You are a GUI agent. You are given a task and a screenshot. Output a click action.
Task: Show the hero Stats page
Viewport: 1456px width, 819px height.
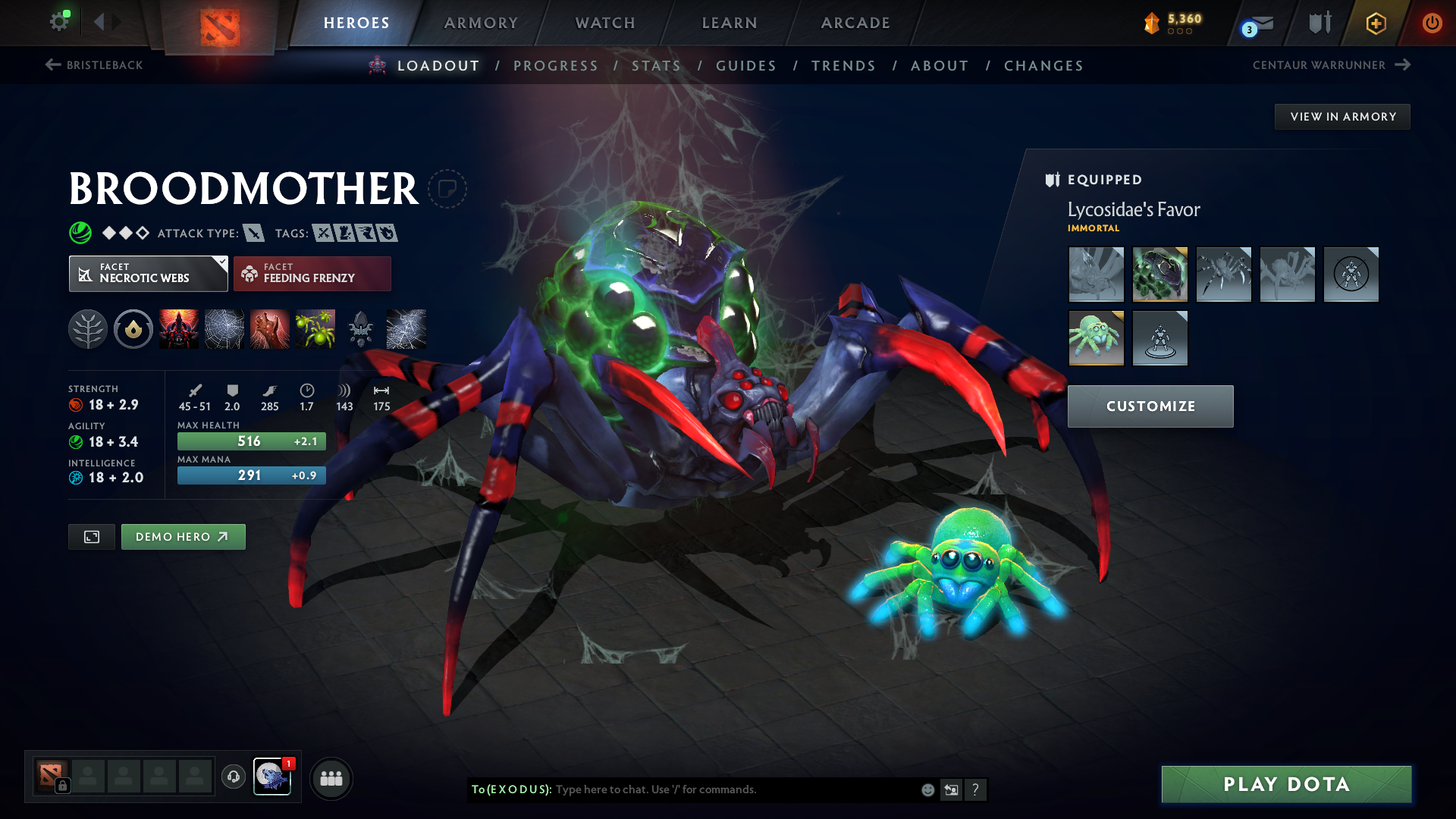(x=656, y=66)
